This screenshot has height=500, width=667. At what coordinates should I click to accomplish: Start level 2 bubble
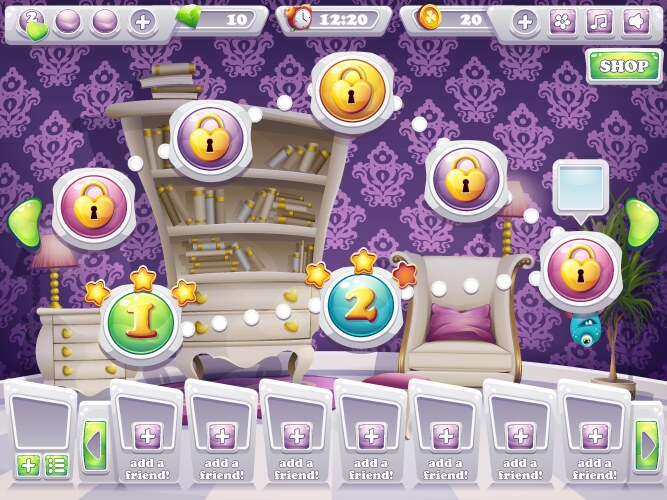click(362, 307)
